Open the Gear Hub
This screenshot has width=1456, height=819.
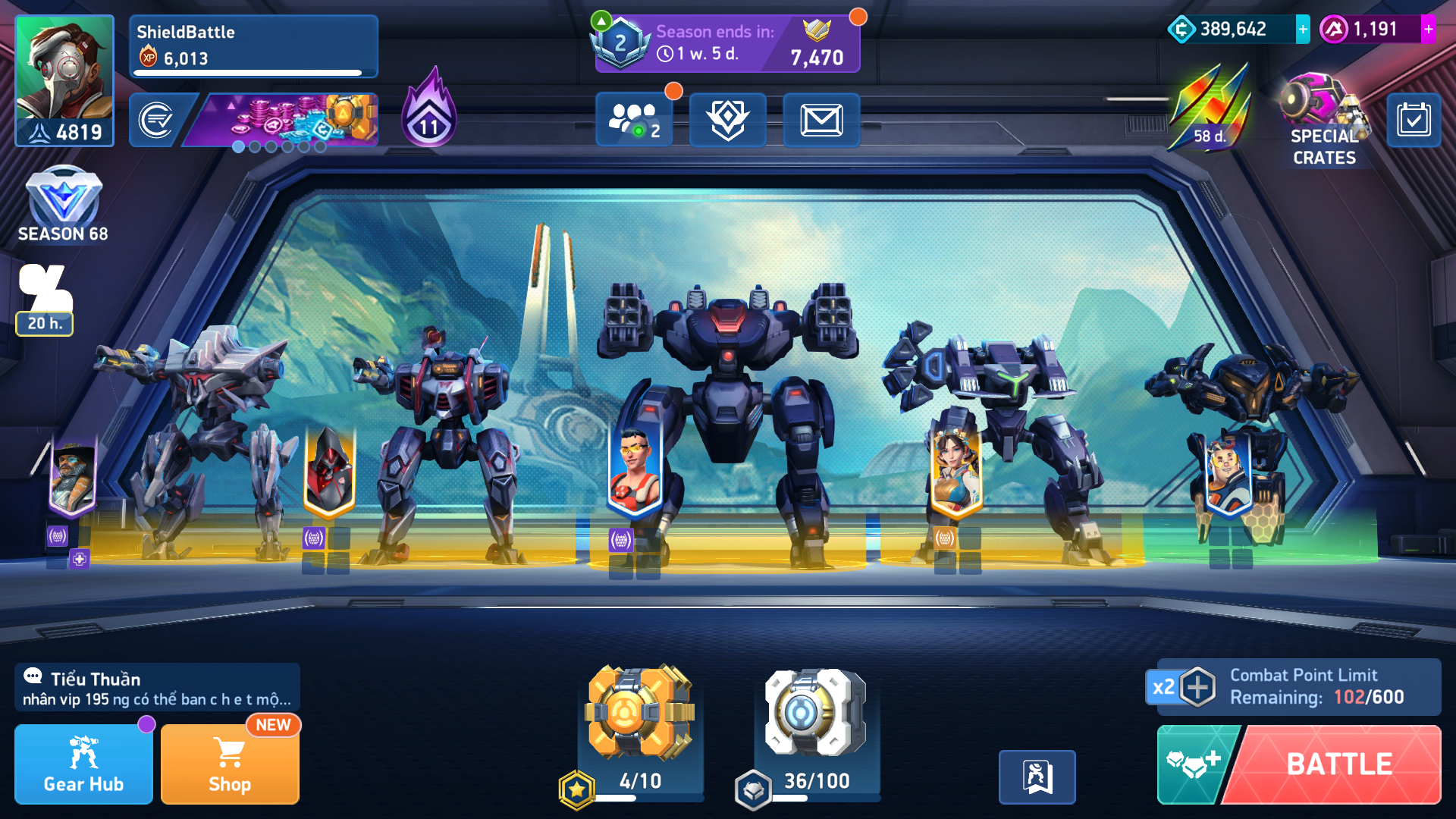(x=83, y=764)
